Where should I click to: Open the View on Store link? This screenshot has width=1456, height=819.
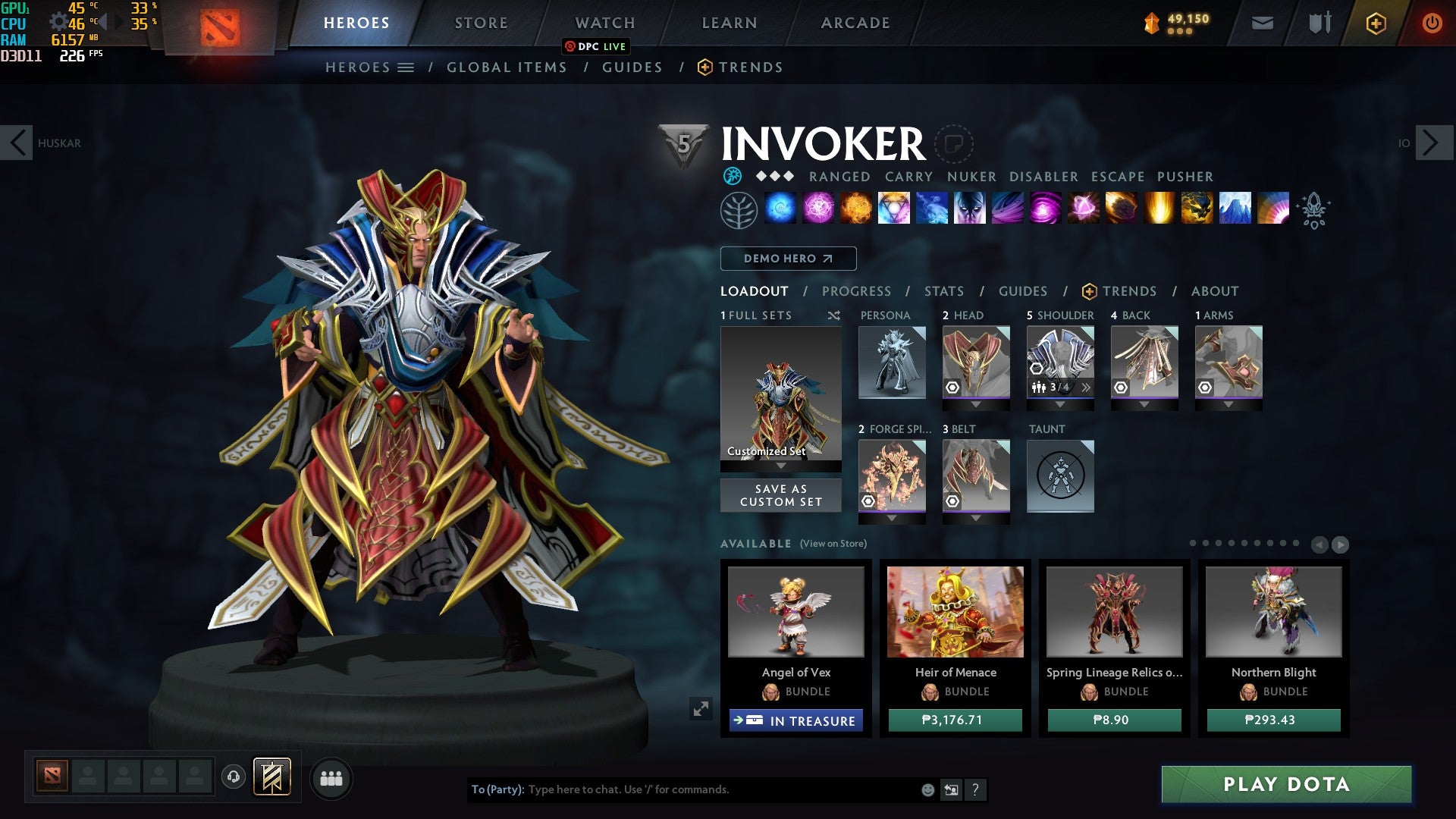[x=834, y=544]
